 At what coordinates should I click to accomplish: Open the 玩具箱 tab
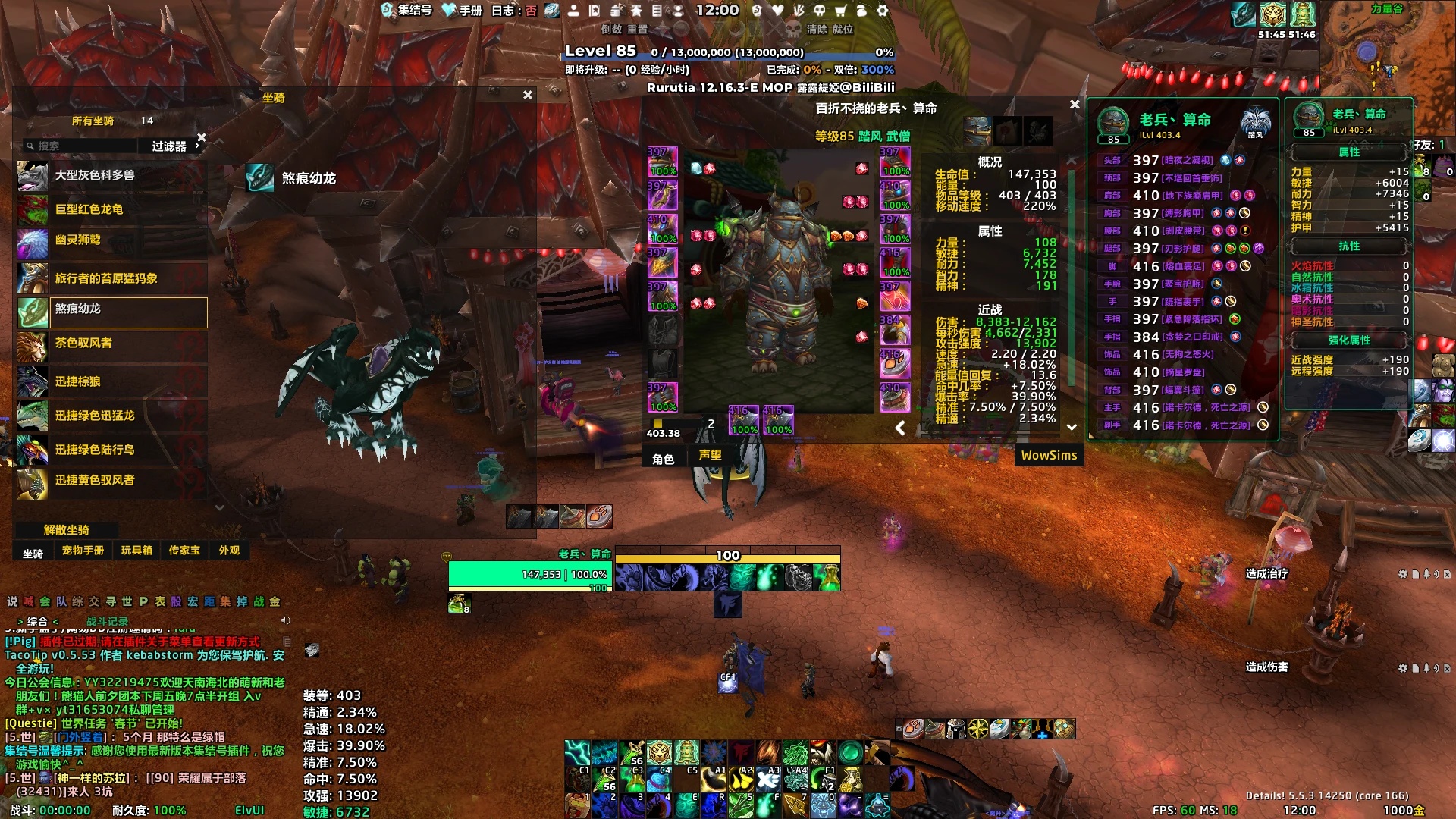point(136,551)
